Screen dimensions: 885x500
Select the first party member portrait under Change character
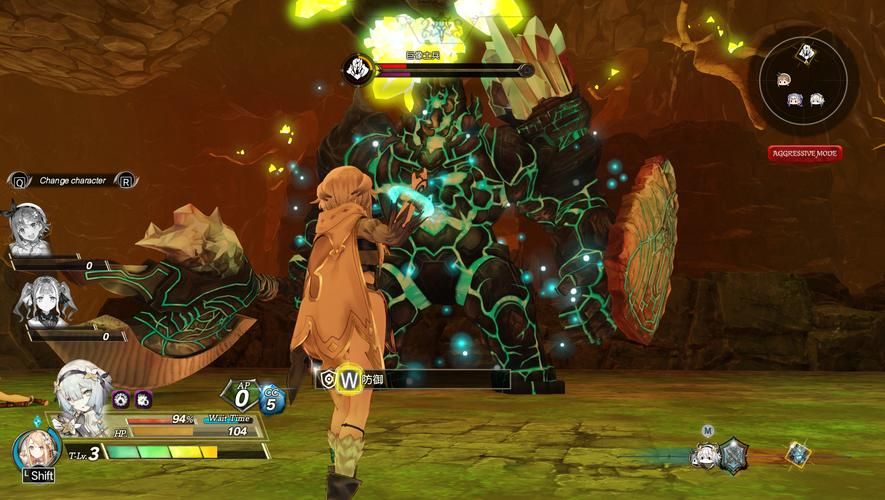click(29, 227)
